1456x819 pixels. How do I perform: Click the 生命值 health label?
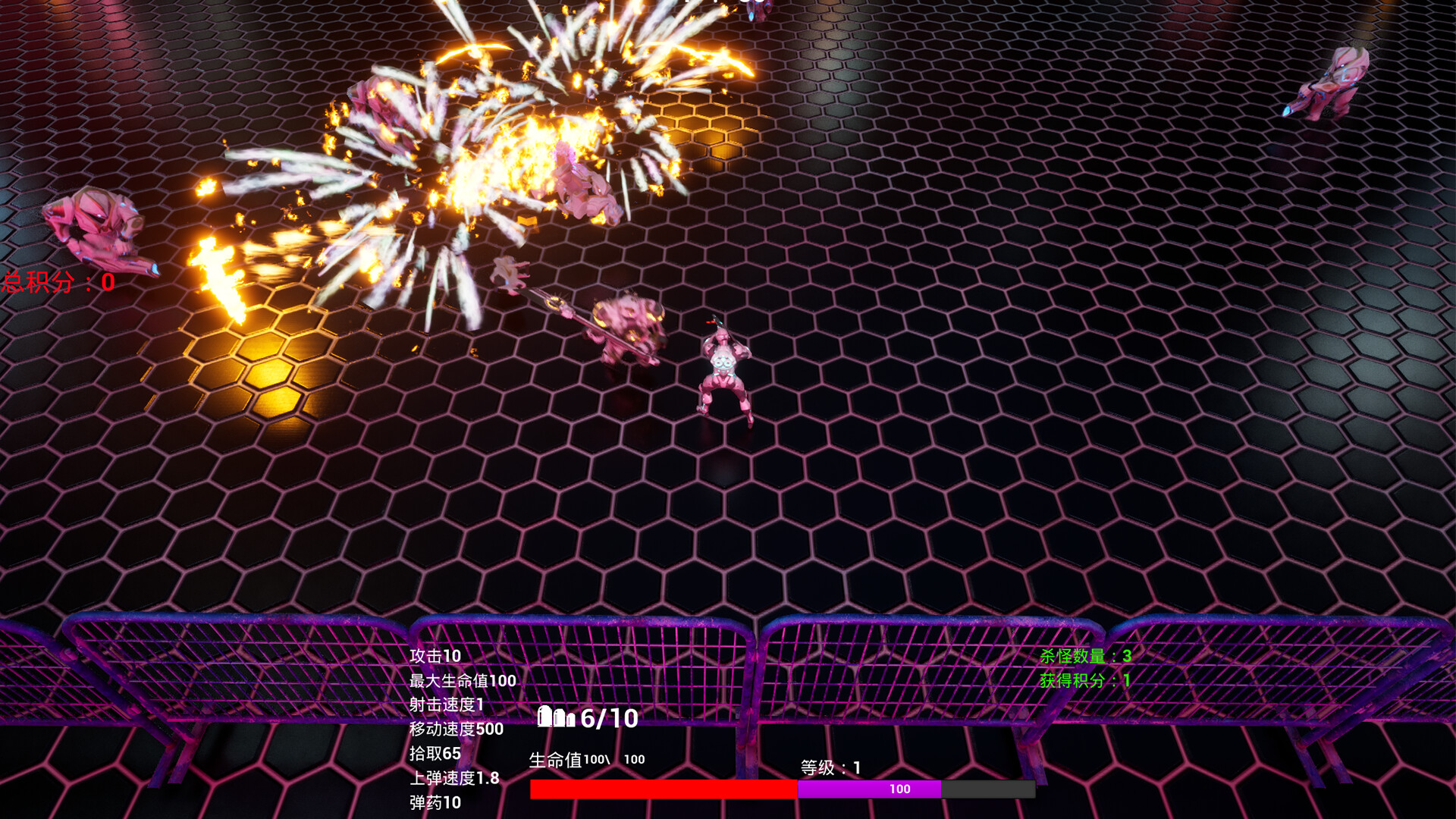point(555,758)
